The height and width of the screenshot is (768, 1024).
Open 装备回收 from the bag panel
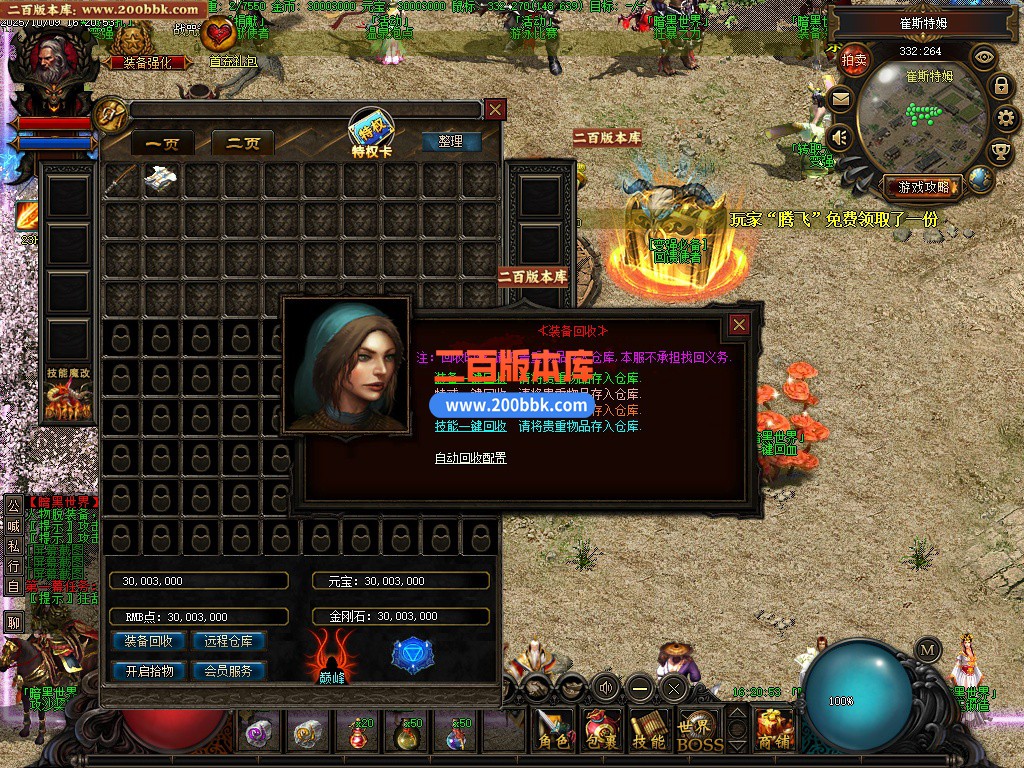[x=148, y=641]
